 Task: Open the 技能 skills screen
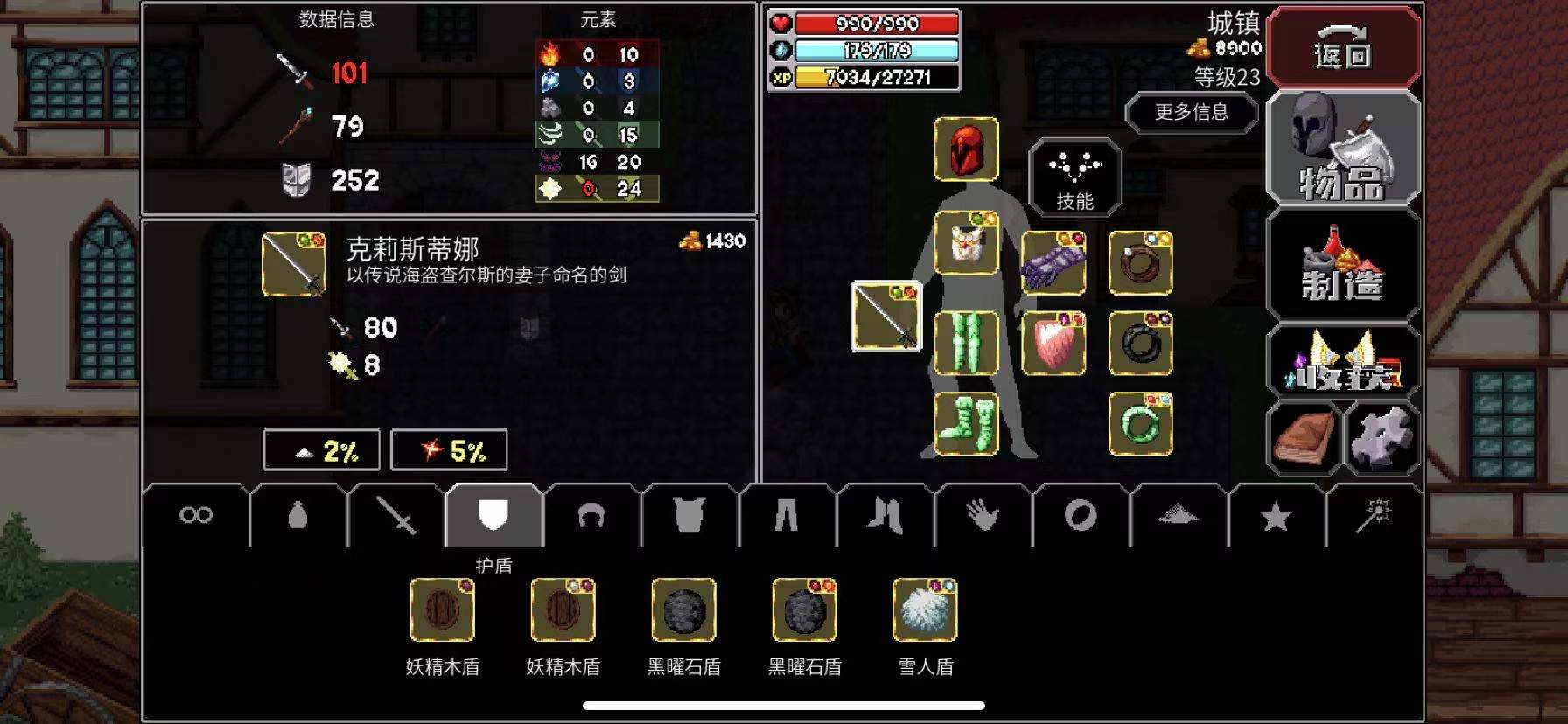click(1074, 177)
